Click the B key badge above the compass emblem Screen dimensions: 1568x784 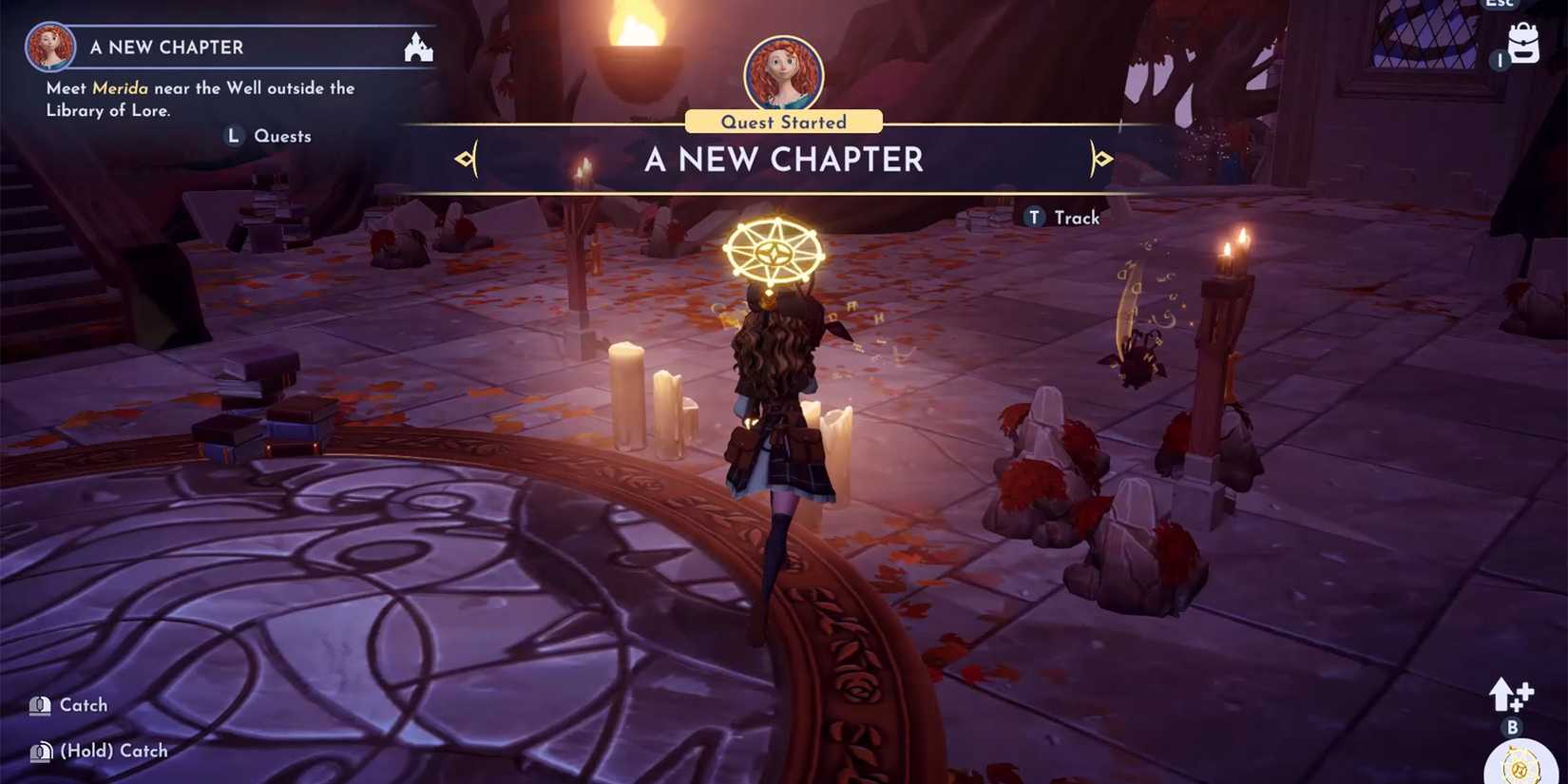point(1509,728)
